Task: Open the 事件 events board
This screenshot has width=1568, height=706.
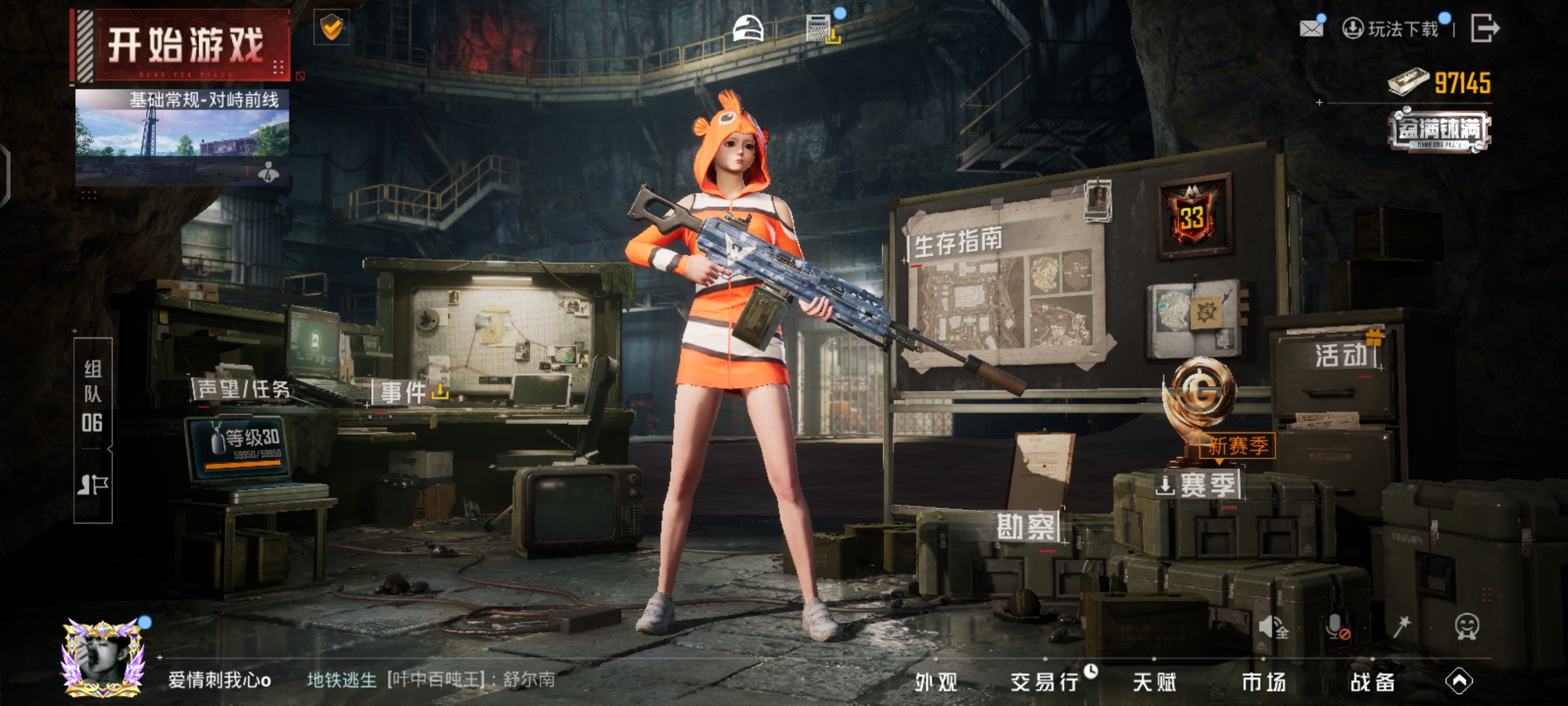Action: 404,392
